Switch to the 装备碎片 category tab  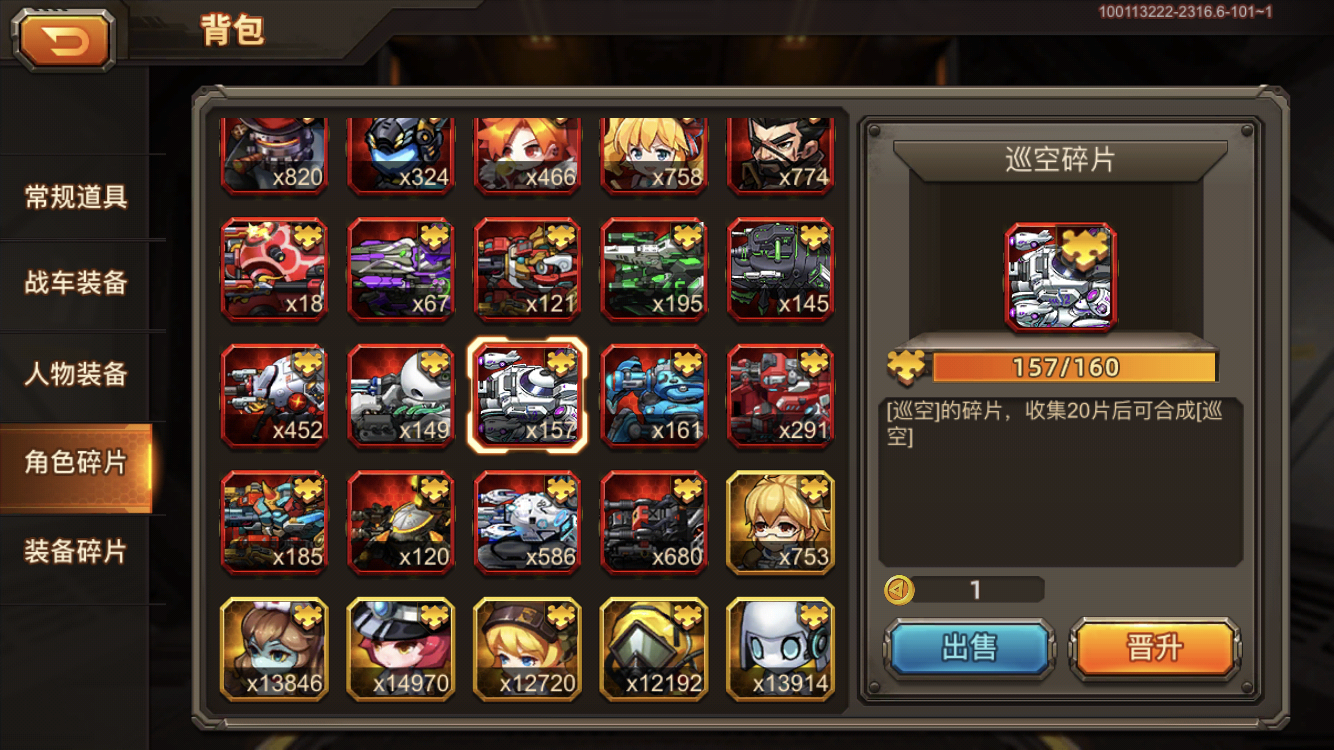pos(77,546)
